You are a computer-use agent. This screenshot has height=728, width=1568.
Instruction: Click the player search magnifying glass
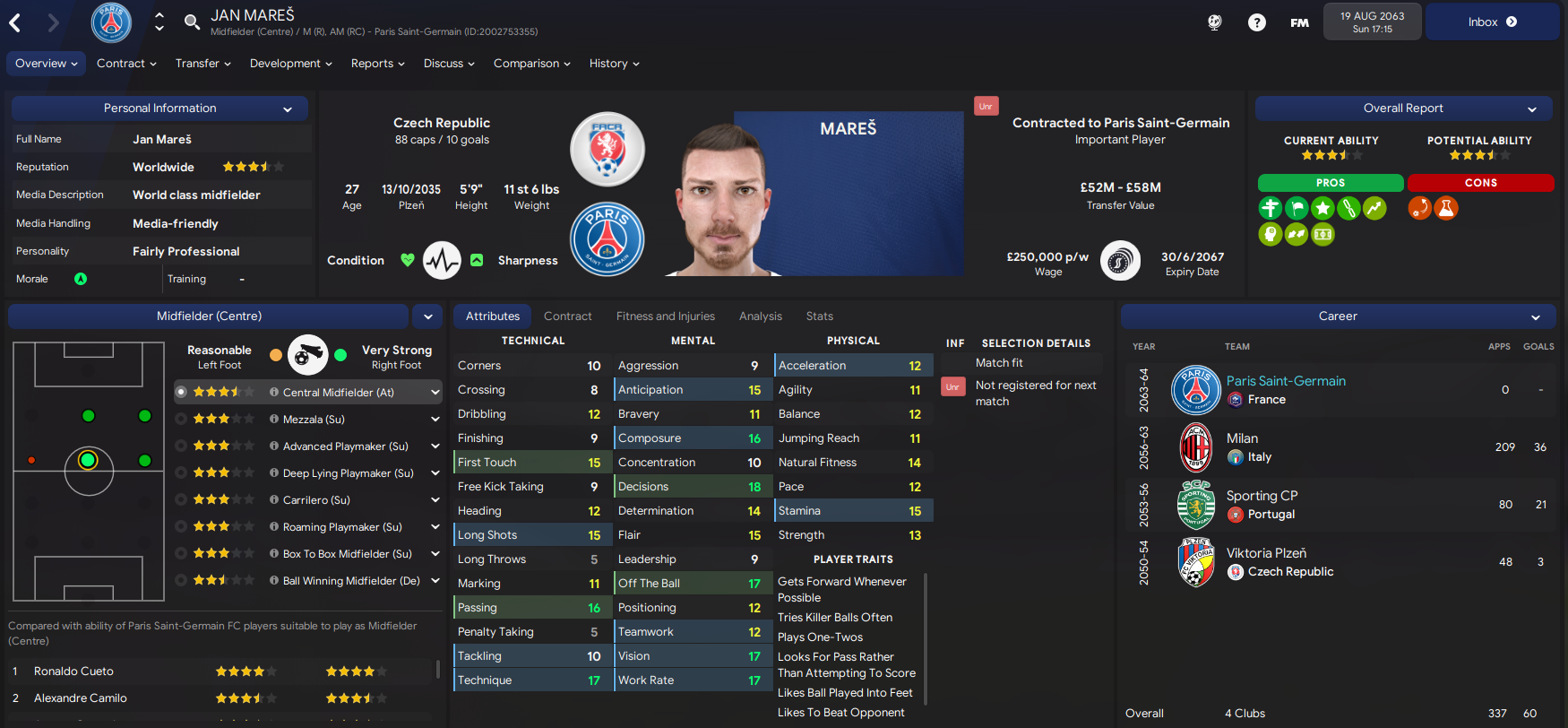[x=192, y=22]
